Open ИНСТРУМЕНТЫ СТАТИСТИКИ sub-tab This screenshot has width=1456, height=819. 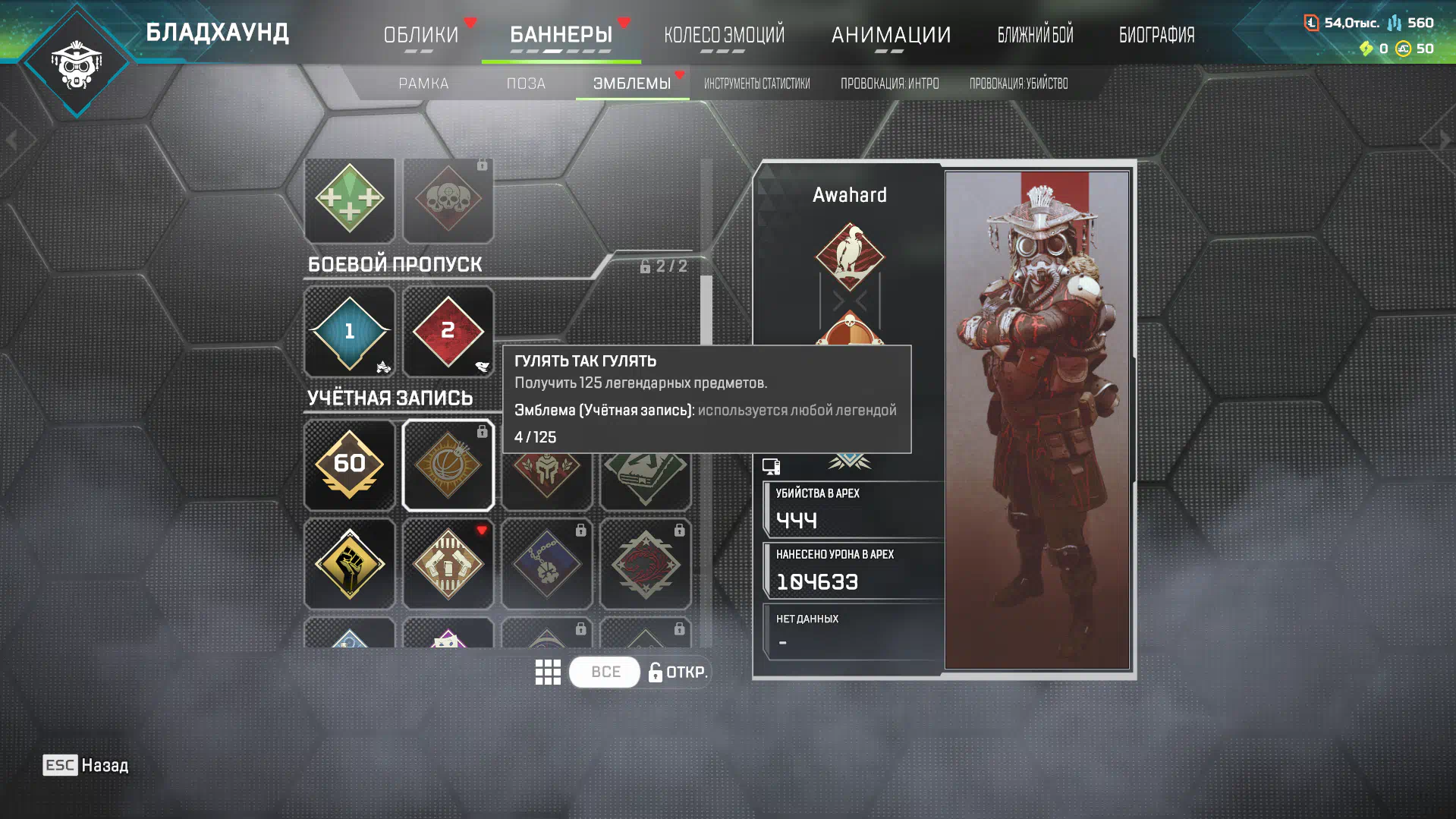756,83
